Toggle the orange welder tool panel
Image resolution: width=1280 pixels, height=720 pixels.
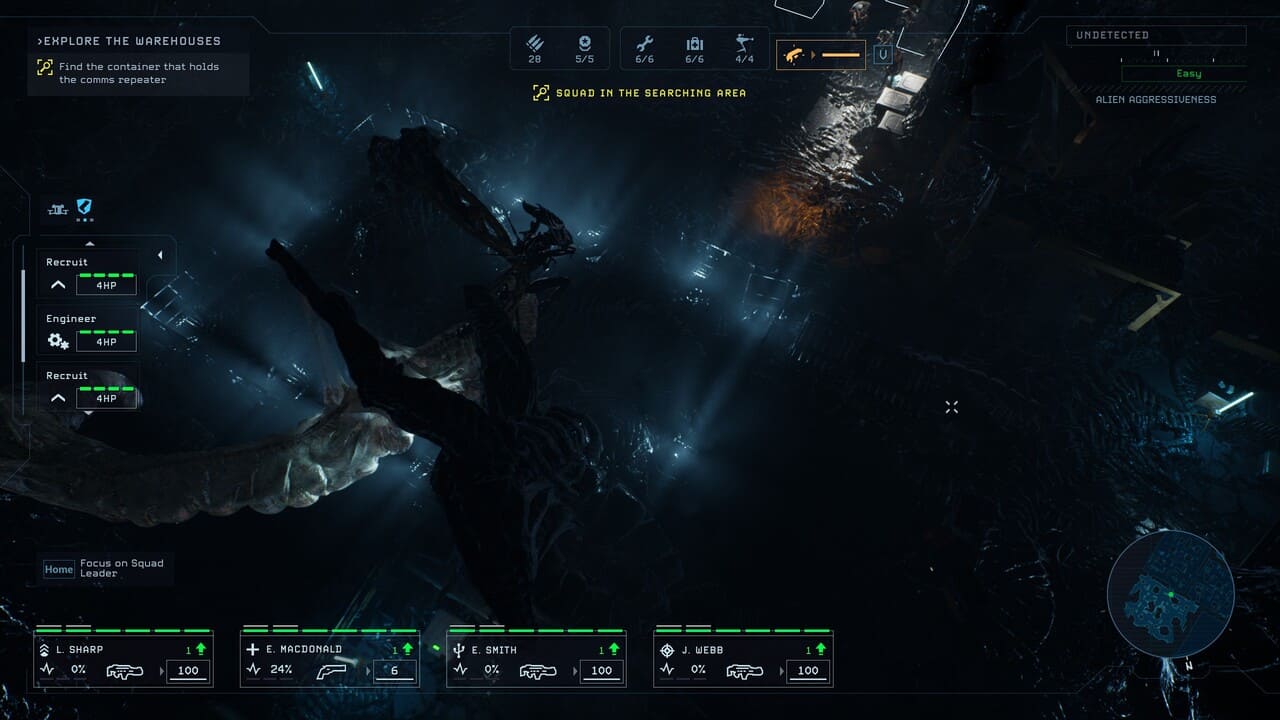pos(821,55)
